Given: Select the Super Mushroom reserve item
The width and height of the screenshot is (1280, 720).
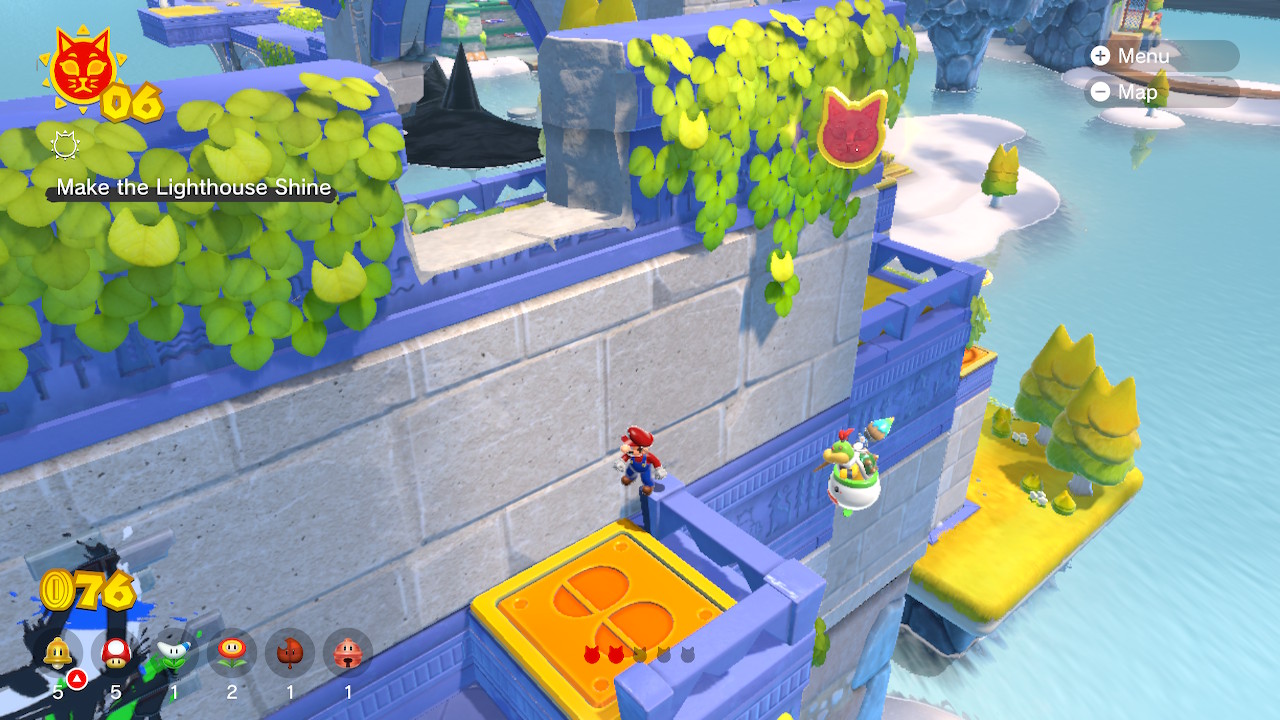Looking at the screenshot, I should [x=116, y=654].
